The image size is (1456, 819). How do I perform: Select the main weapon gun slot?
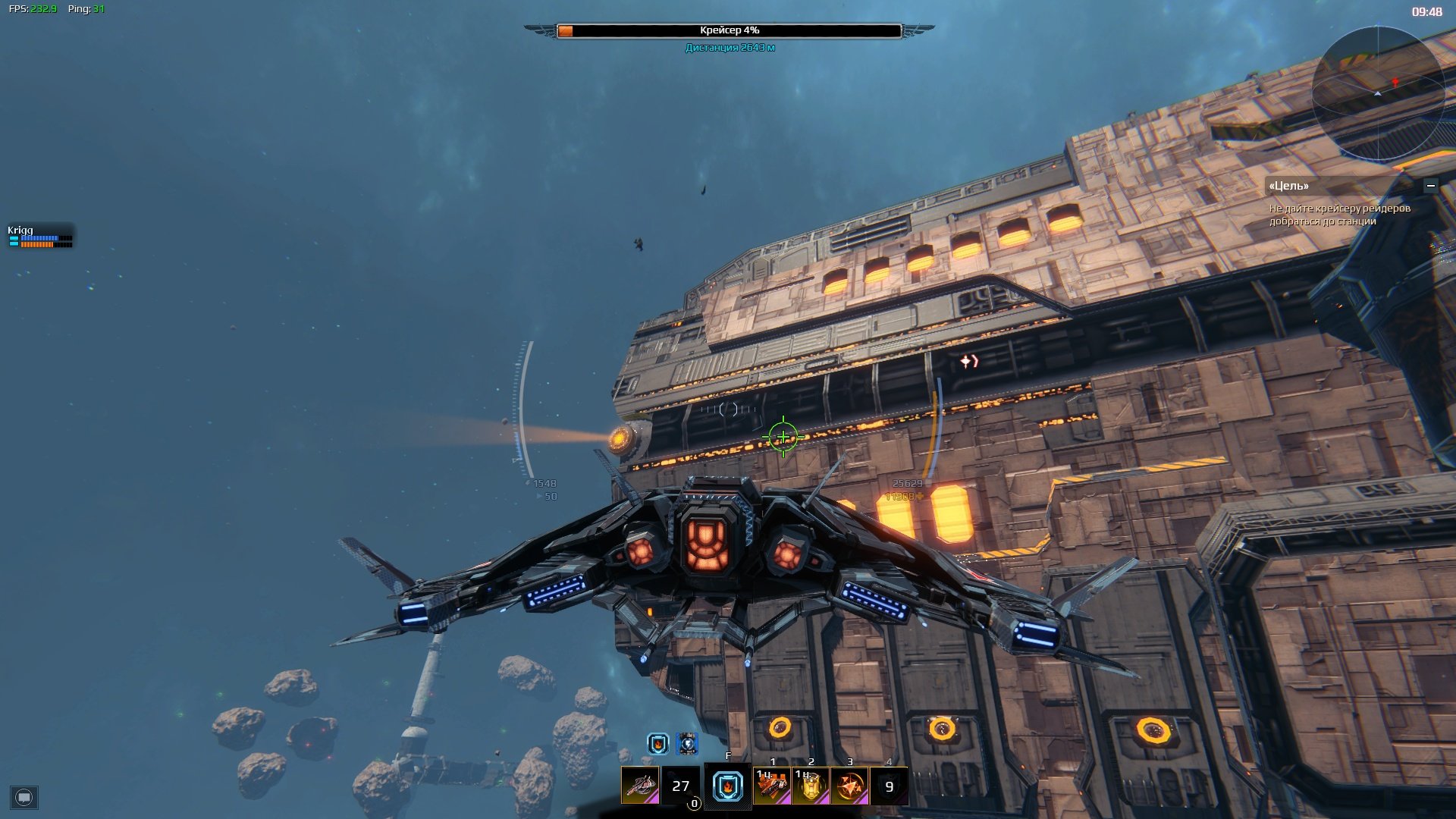(641, 786)
